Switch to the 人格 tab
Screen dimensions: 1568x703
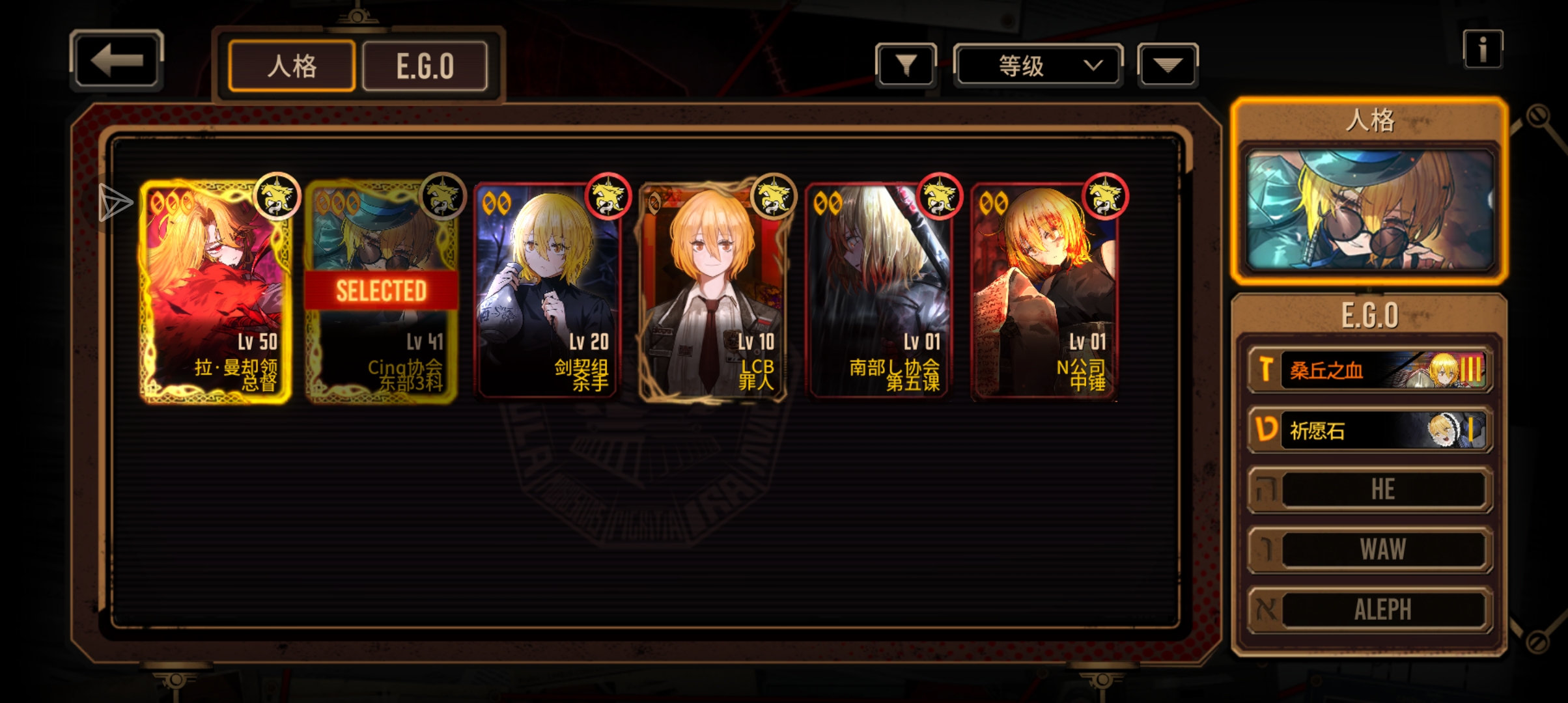click(292, 66)
